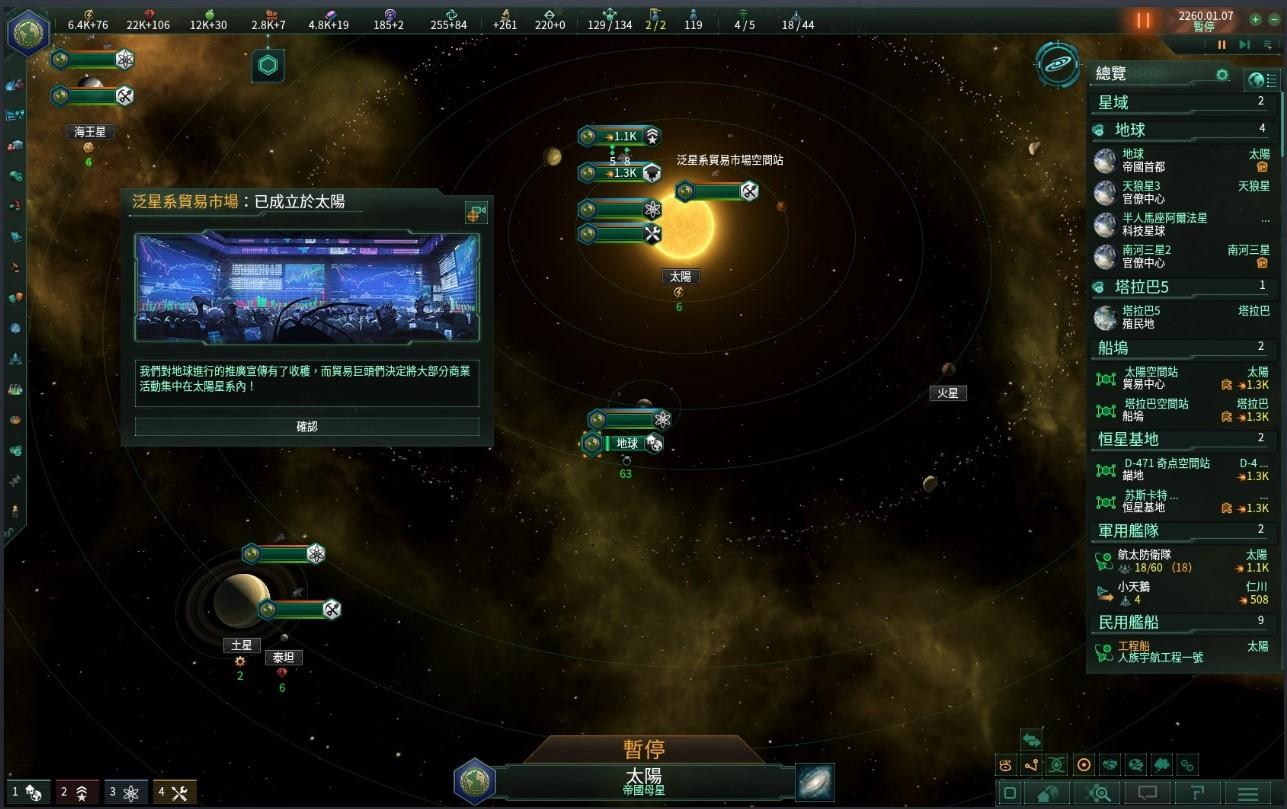Decrease game speed with the minus button
Screen dimensions: 1287x809
(x=1273, y=19)
